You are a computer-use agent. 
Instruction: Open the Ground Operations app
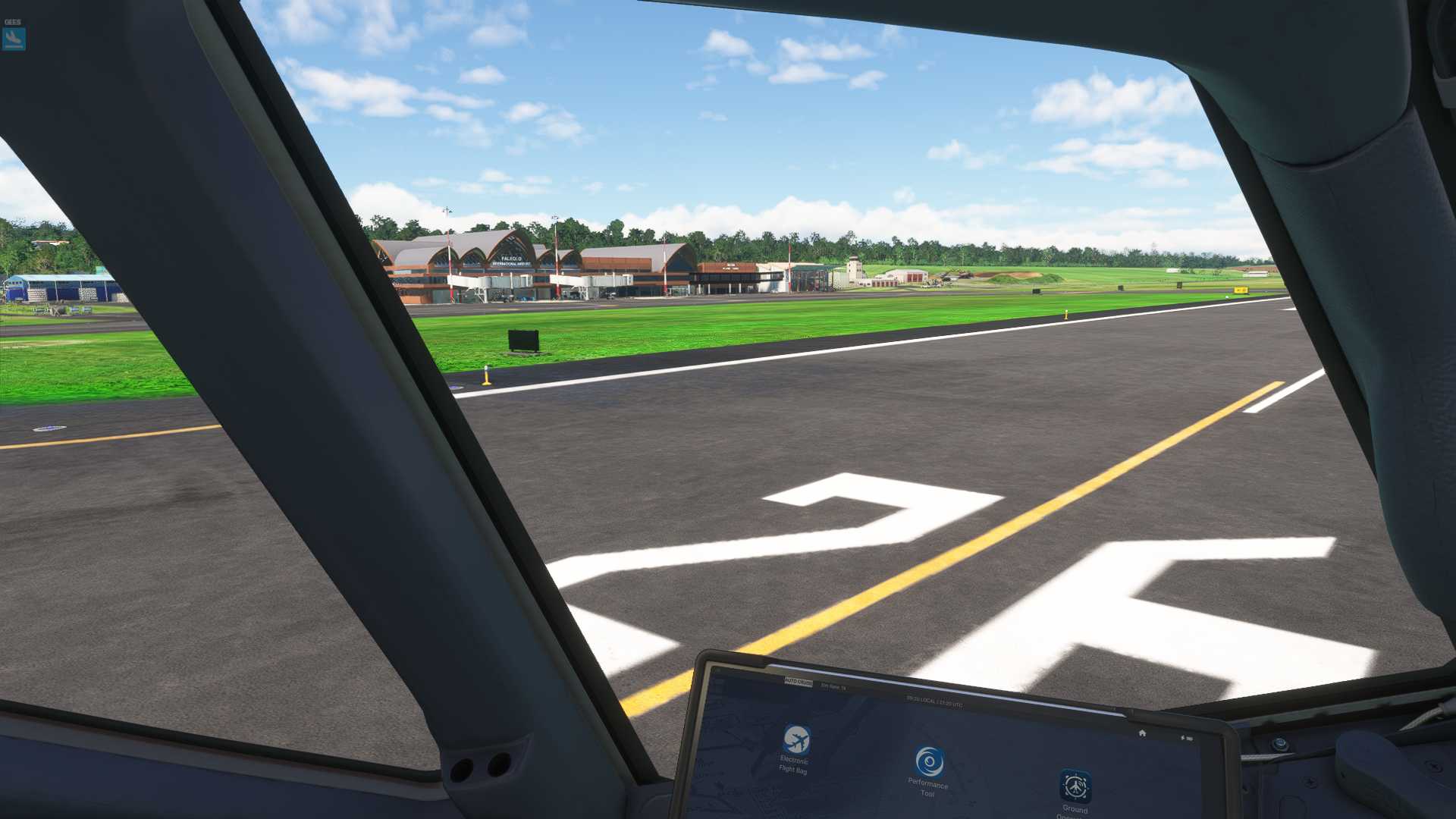pyautogui.click(x=1075, y=787)
